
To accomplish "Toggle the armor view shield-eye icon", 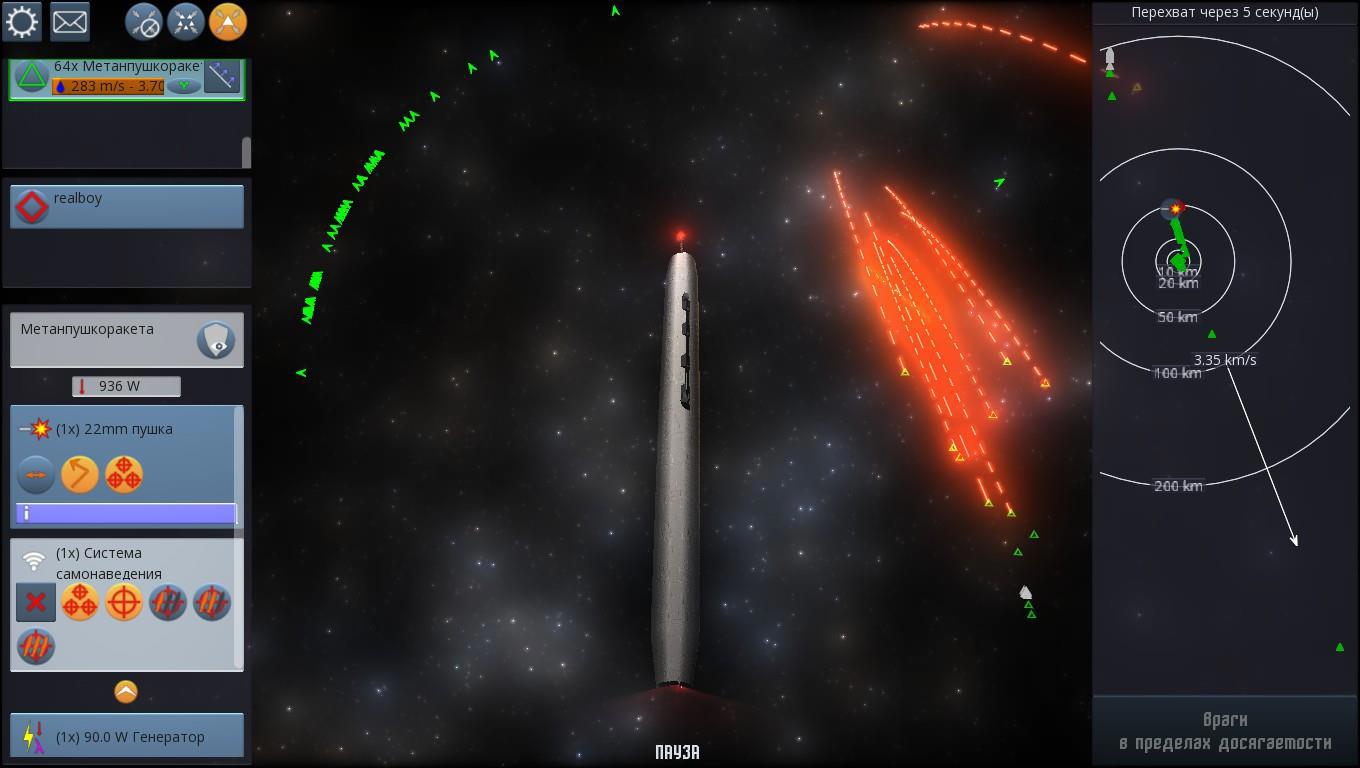I will (x=216, y=340).
